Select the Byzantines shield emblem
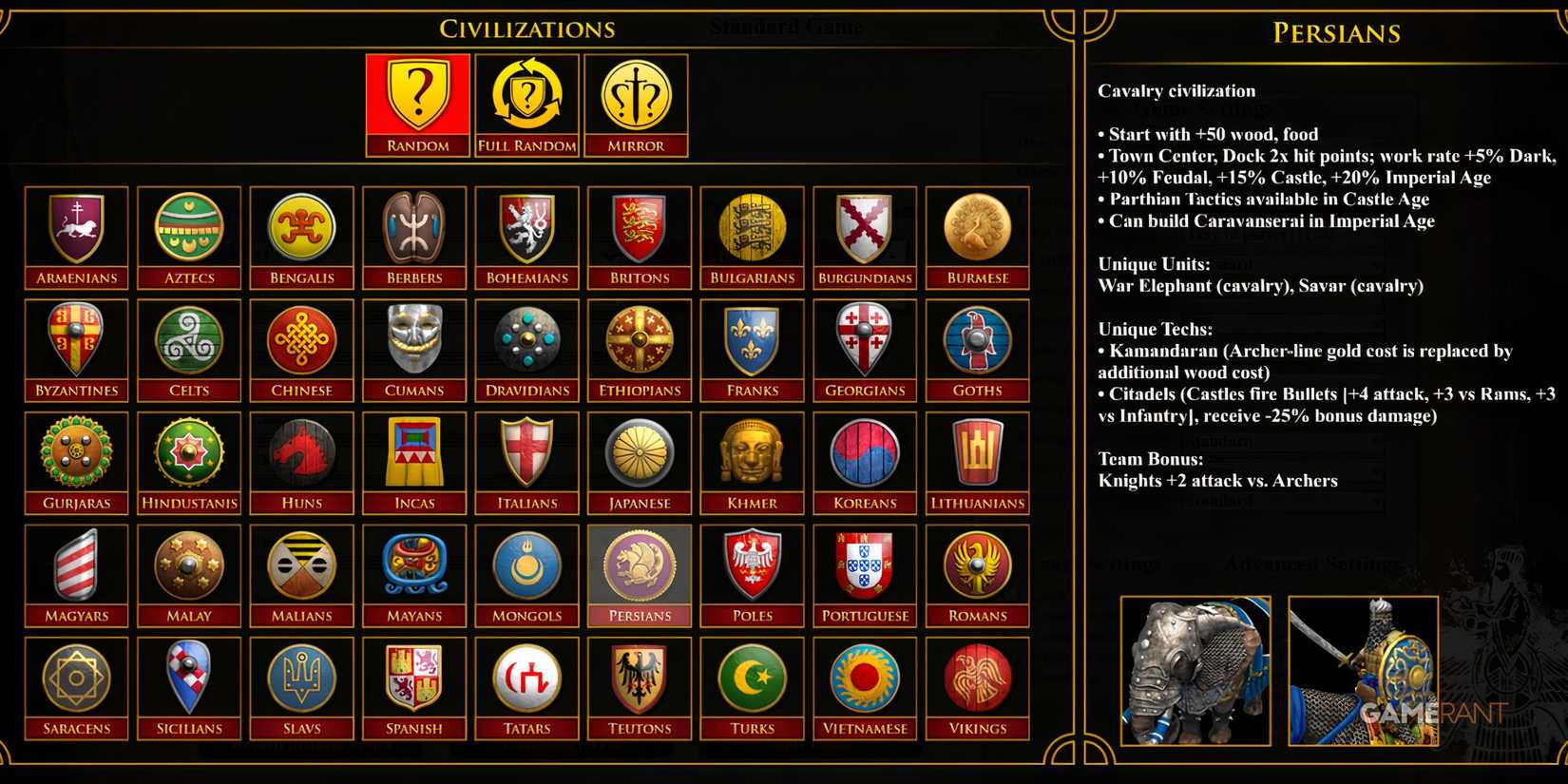Image resolution: width=1568 pixels, height=784 pixels. pos(76,340)
